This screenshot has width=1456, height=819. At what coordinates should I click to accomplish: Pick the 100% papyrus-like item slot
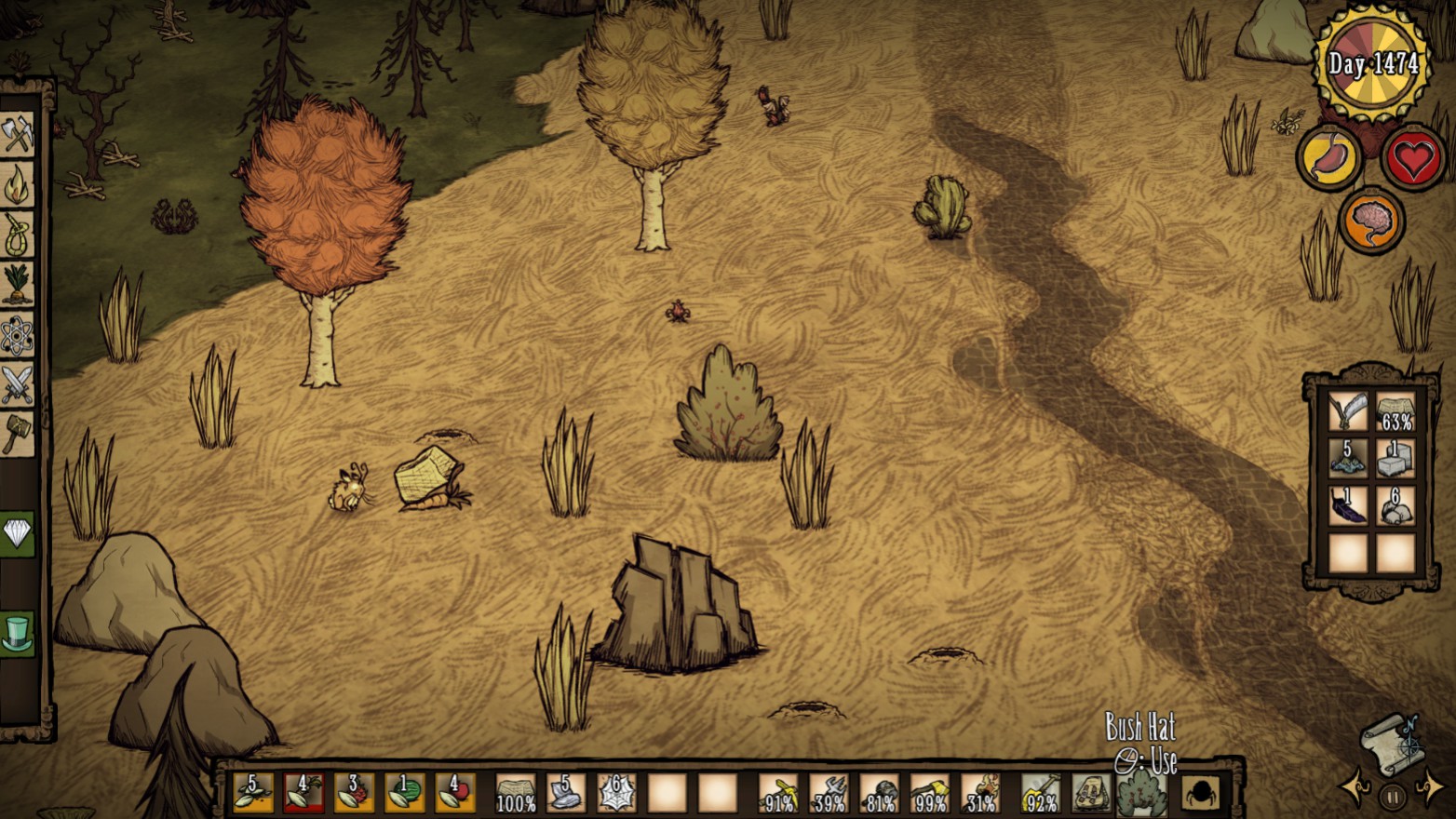pos(516,794)
